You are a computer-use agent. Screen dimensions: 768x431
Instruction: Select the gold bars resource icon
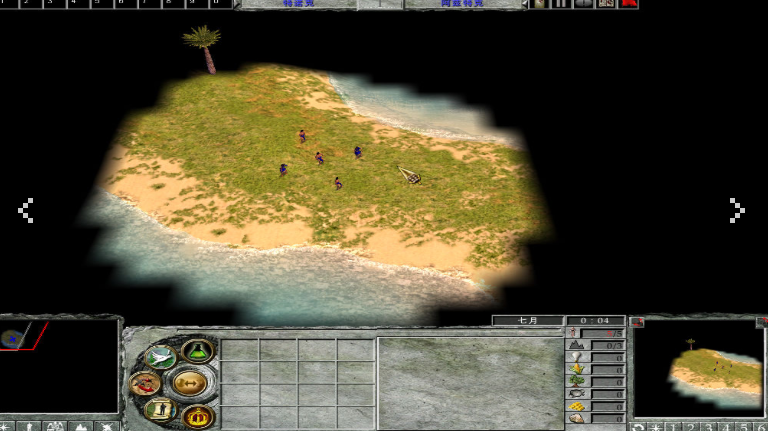[577, 406]
